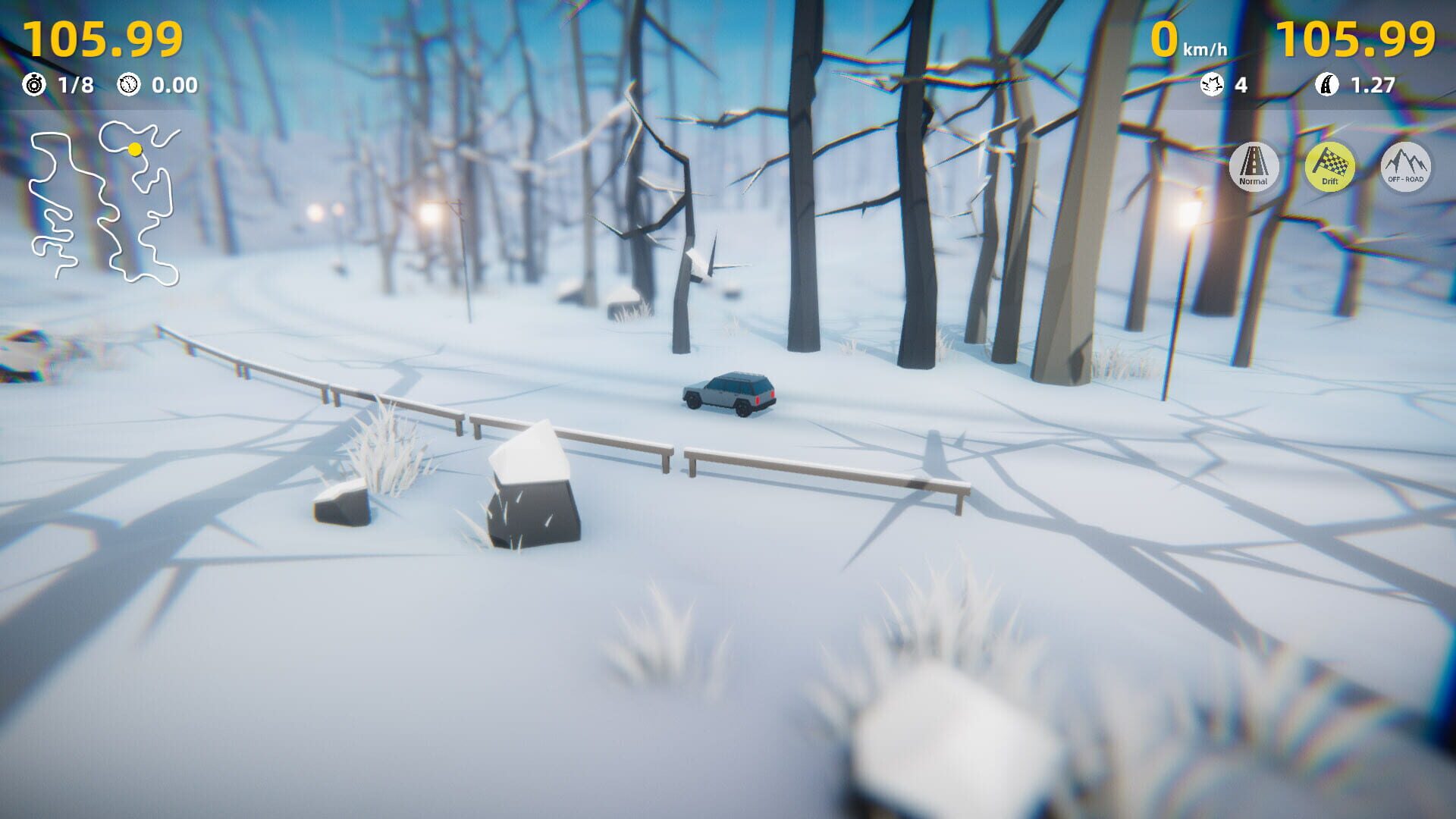
Task: Click the lap counter stopwatch icon
Action: pos(33,86)
